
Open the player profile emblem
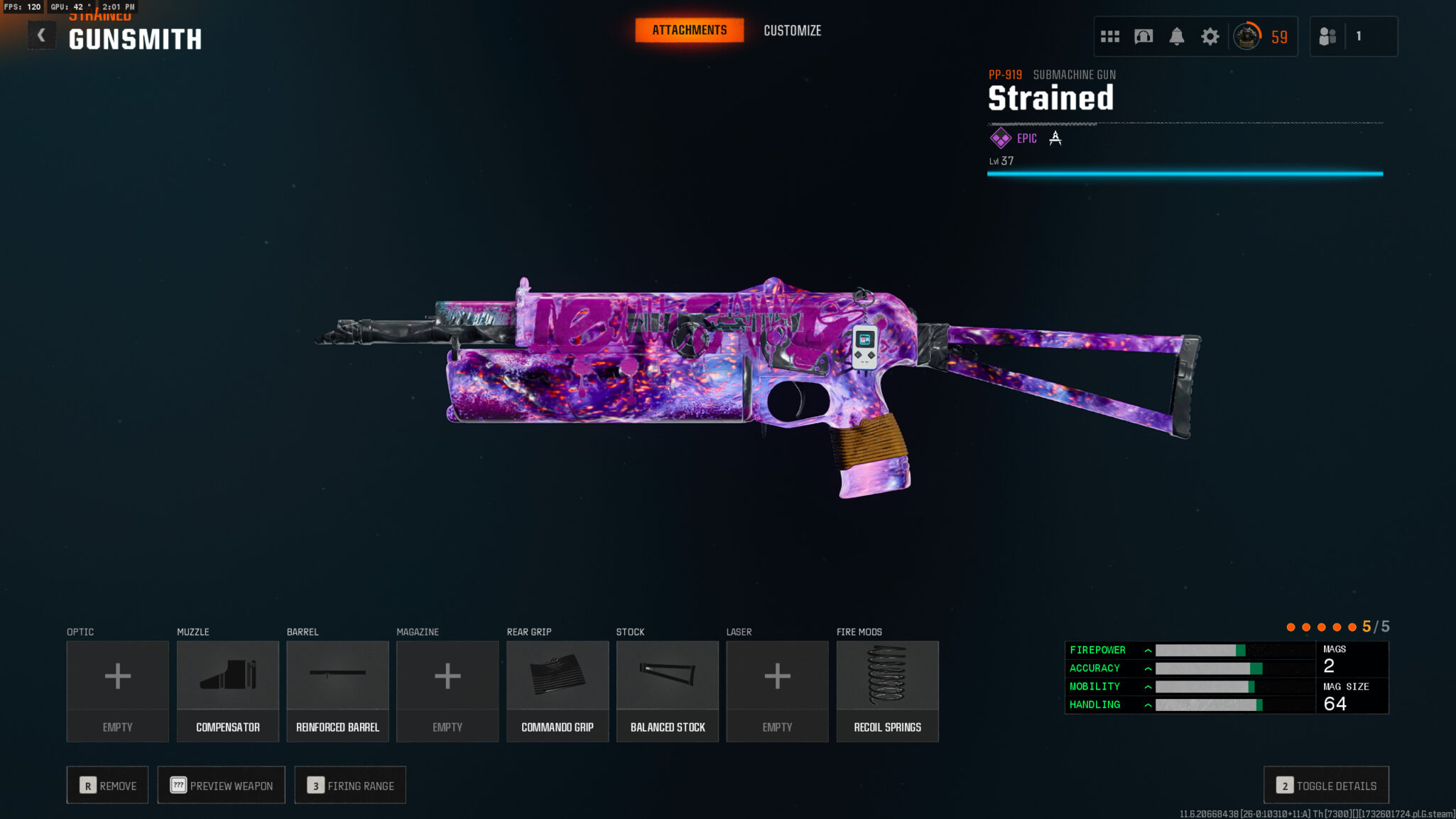[x=1246, y=36]
